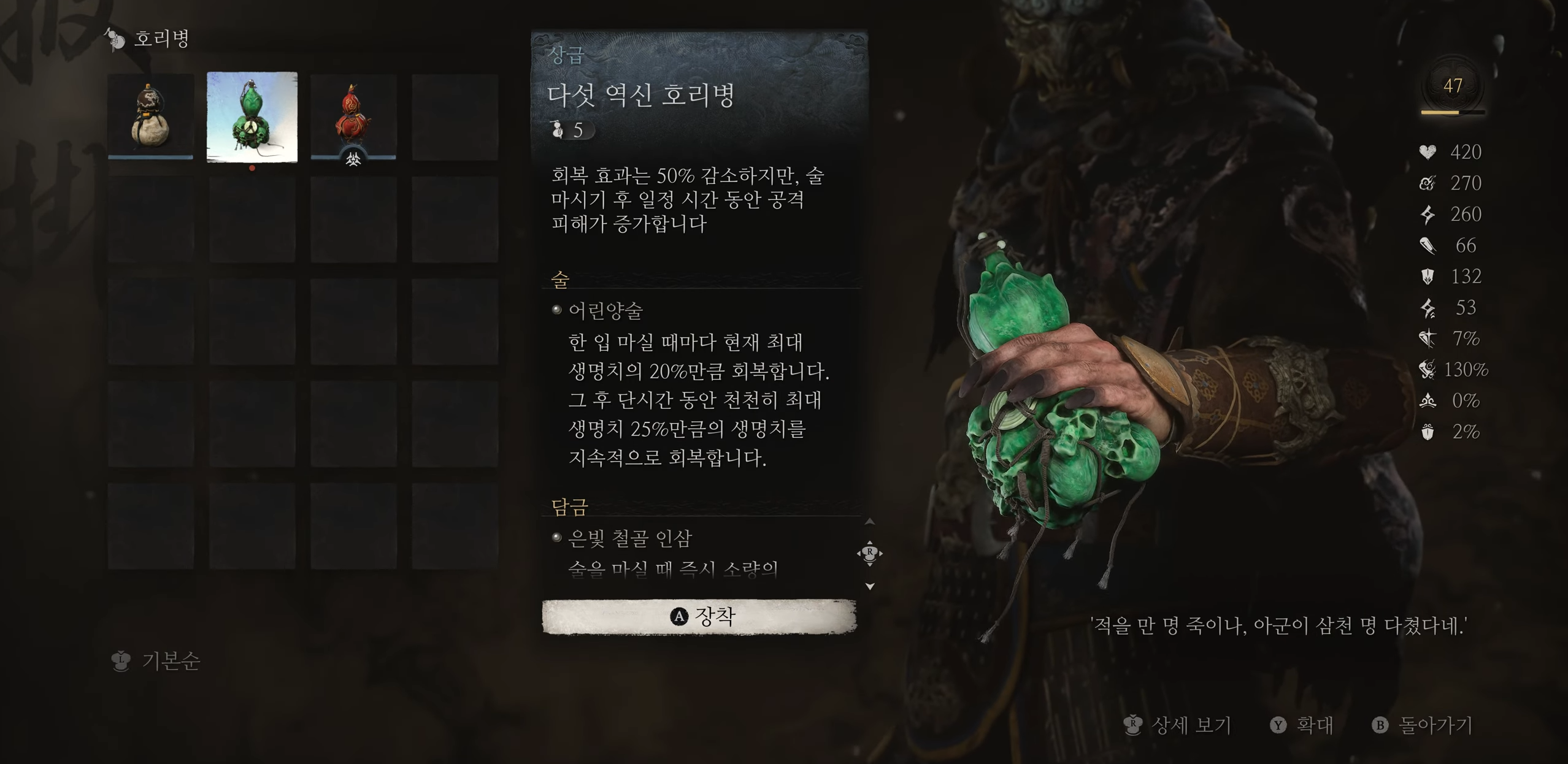
Task: Click the experience progress bar under level 47
Action: (1453, 113)
